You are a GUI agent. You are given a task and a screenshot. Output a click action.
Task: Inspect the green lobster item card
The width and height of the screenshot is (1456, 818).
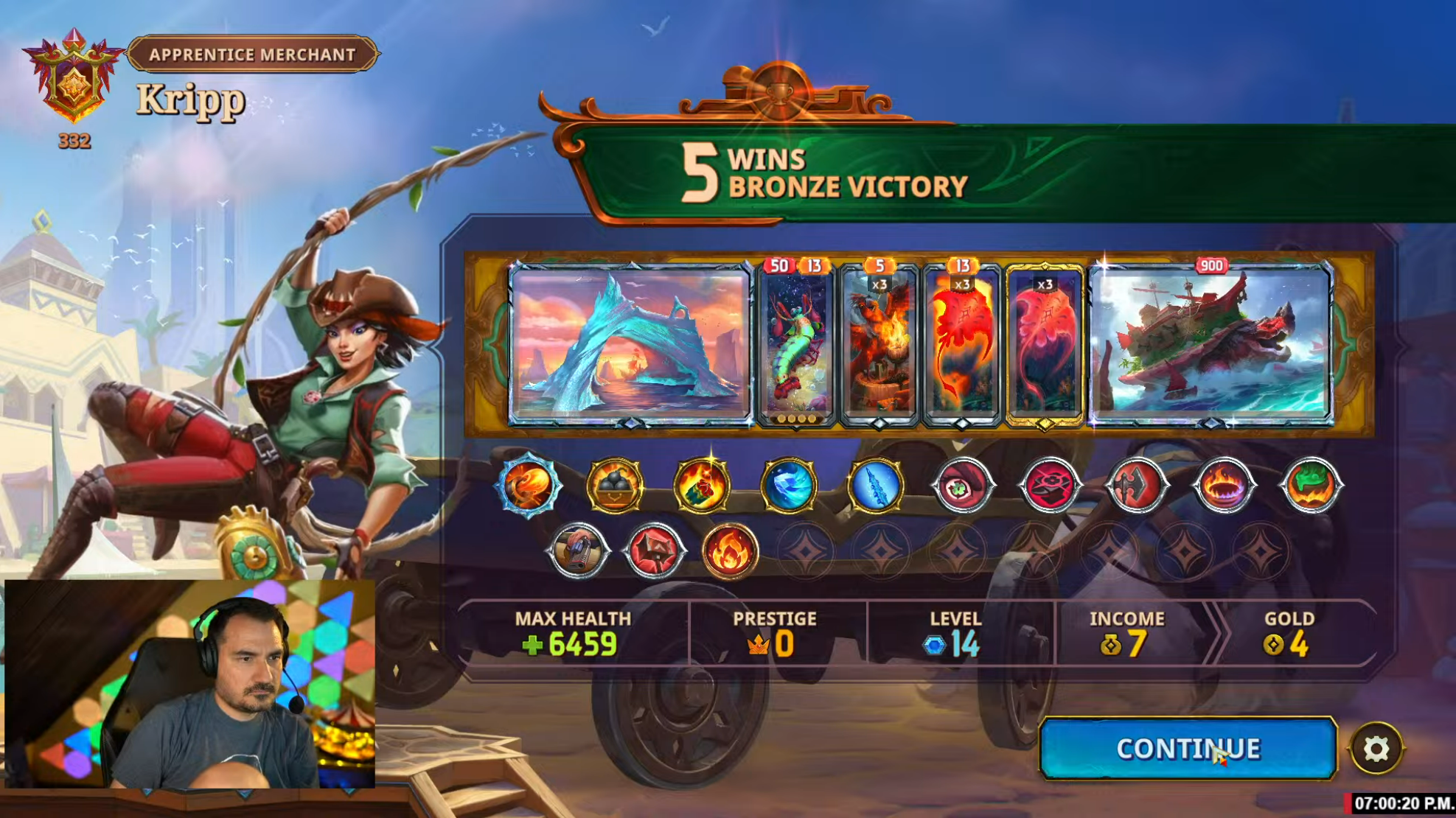pyautogui.click(x=796, y=344)
